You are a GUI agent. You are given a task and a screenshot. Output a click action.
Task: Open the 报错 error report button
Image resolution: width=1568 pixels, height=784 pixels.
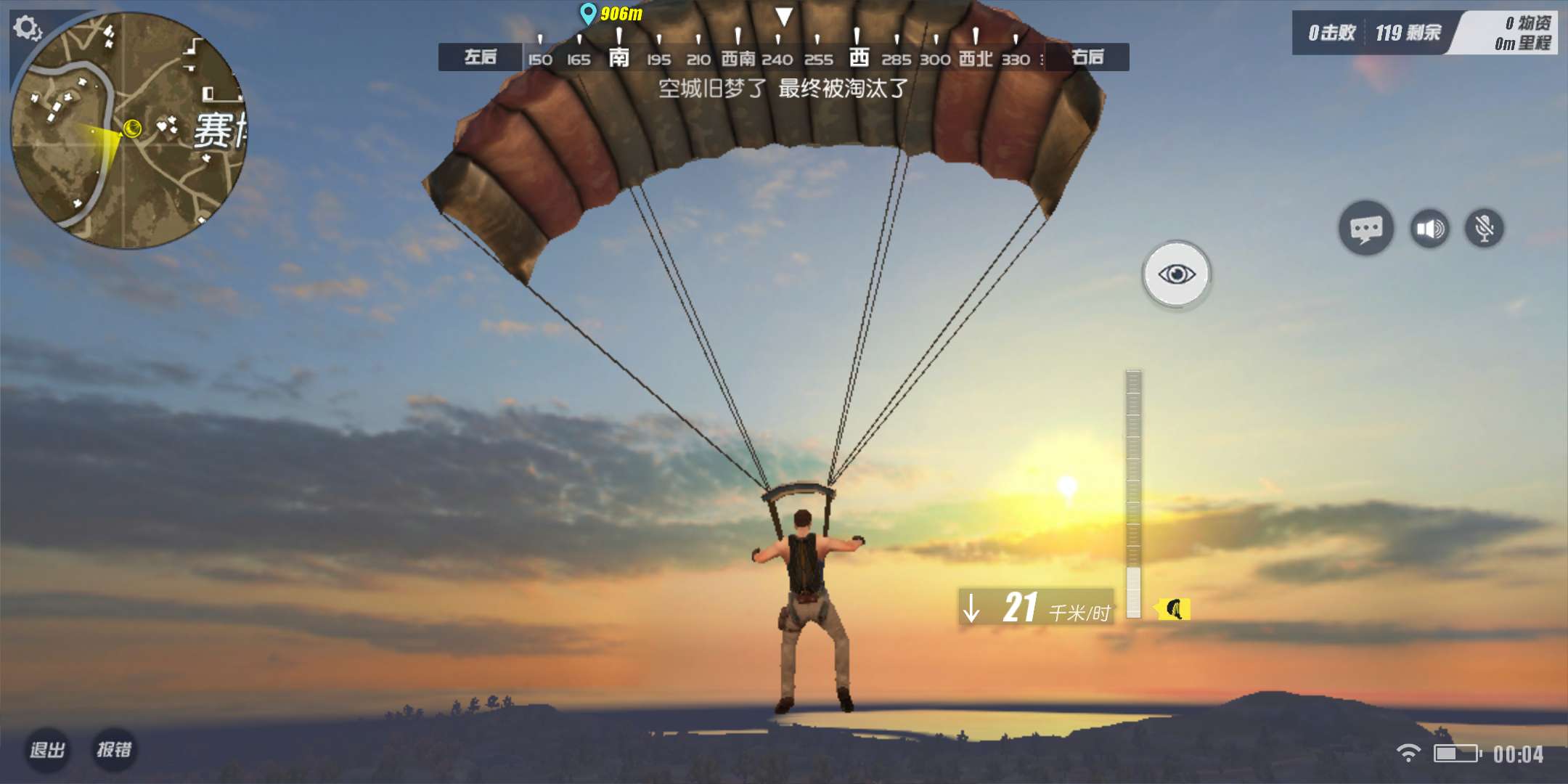(x=115, y=749)
